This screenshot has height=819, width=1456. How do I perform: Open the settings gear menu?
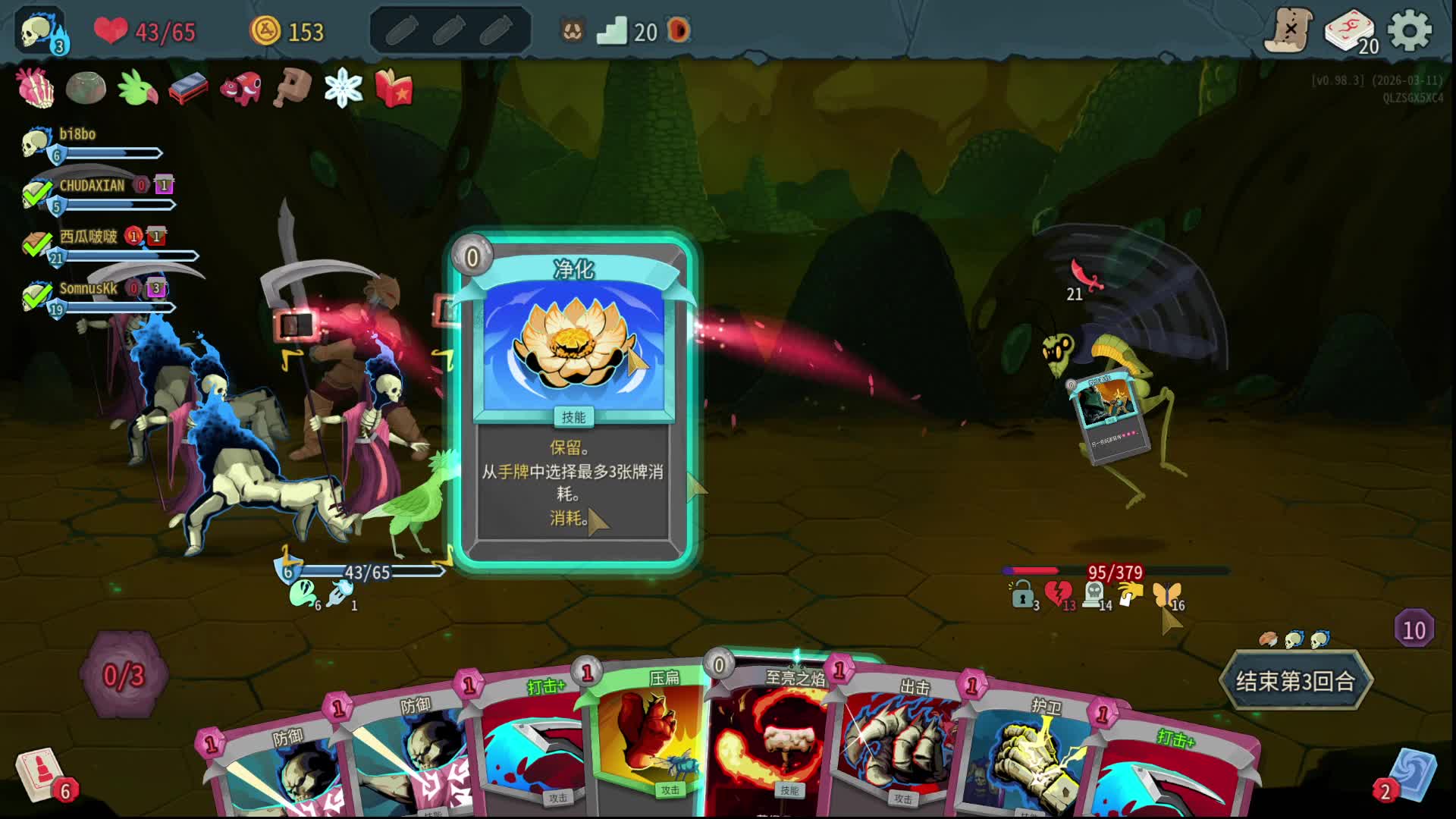pos(1409,31)
